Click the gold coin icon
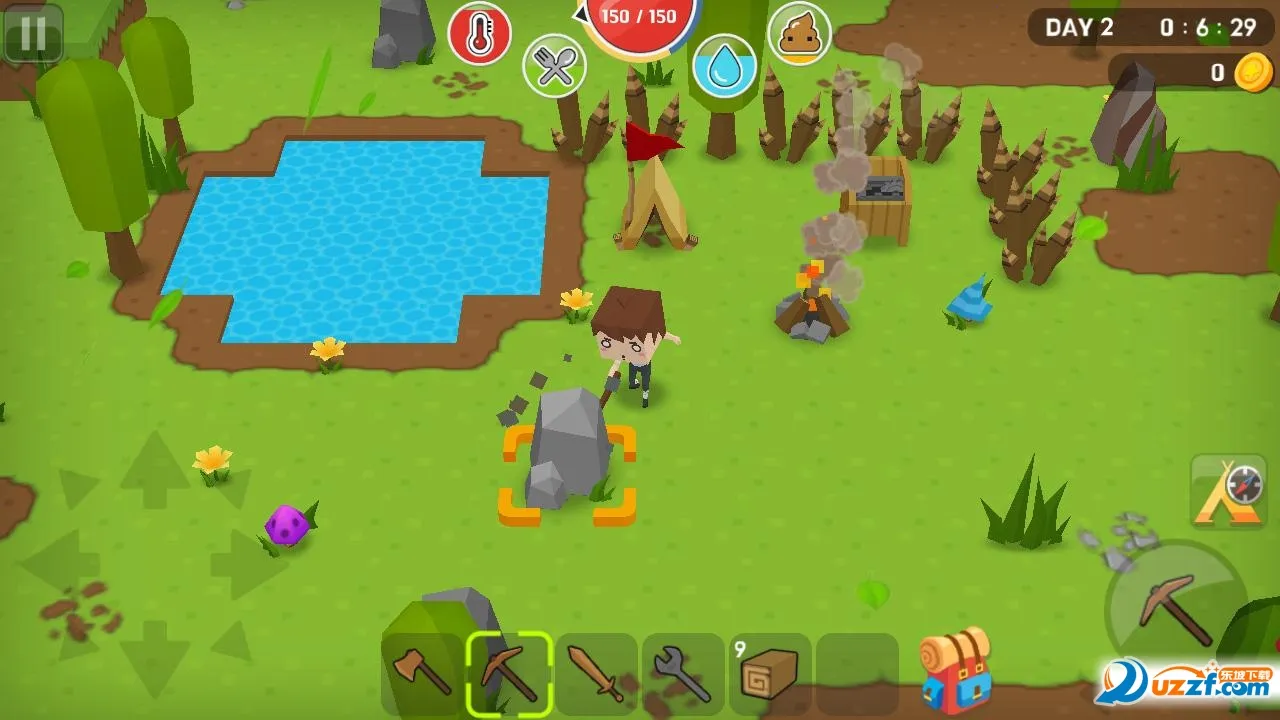This screenshot has height=720, width=1280. [x=1252, y=73]
